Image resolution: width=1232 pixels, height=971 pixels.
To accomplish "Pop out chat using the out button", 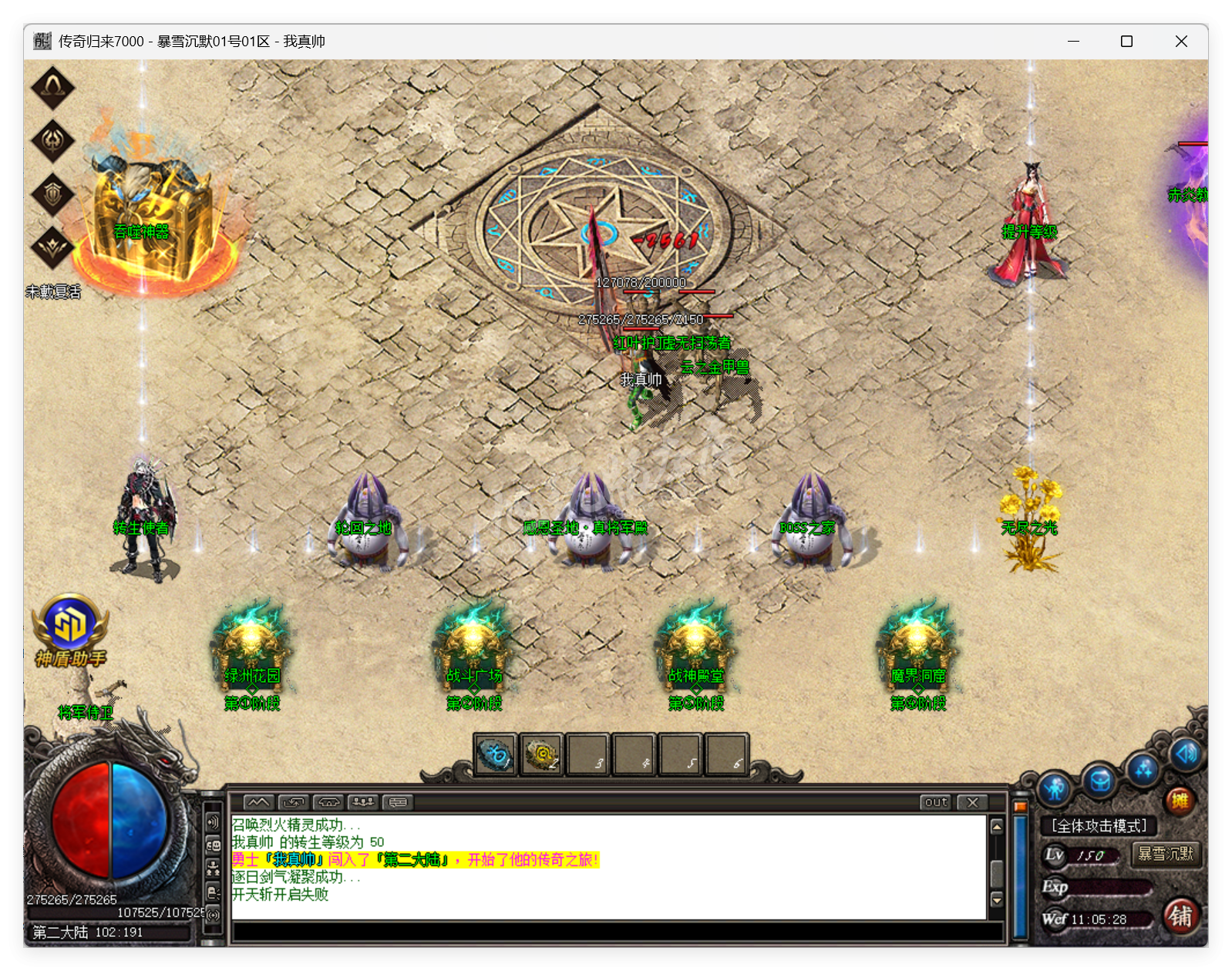I will [936, 802].
